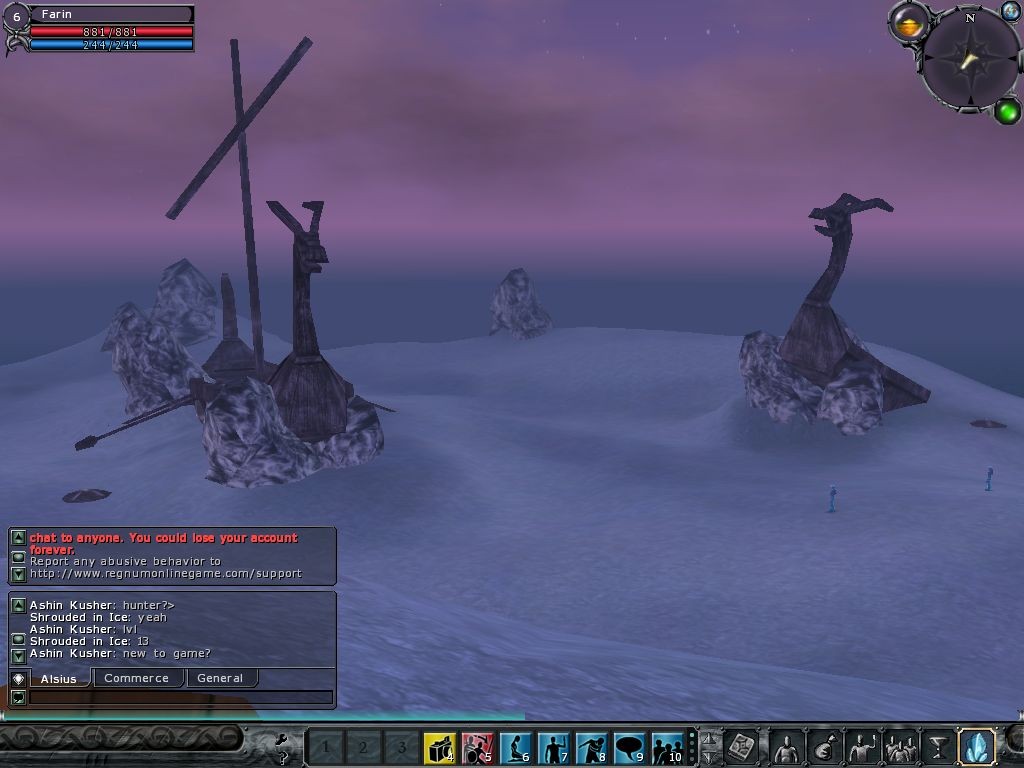Select the group figures action in slot 10
1024x768 pixels.
click(x=667, y=747)
